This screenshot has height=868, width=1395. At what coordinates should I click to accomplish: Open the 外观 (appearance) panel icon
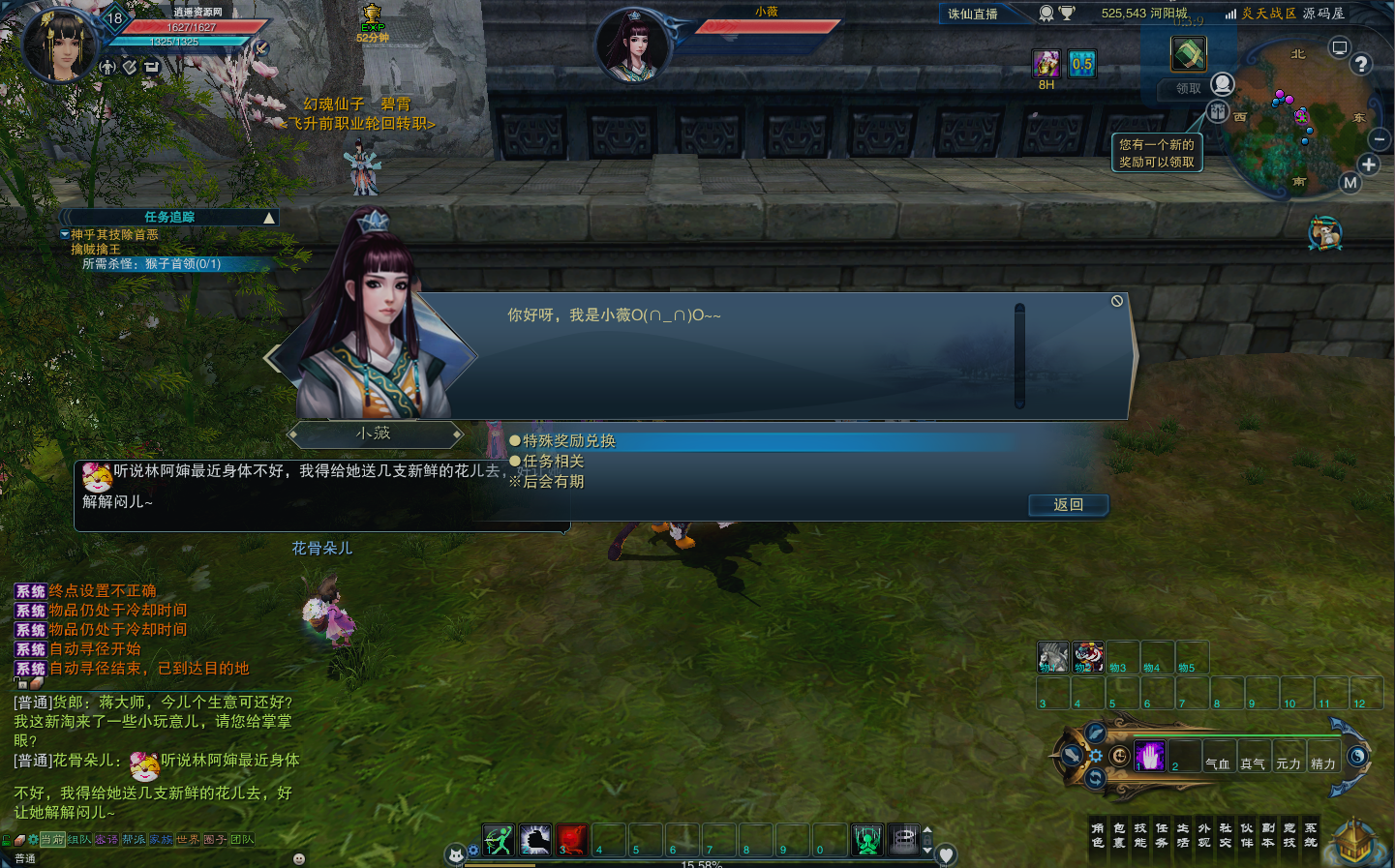point(1204,834)
